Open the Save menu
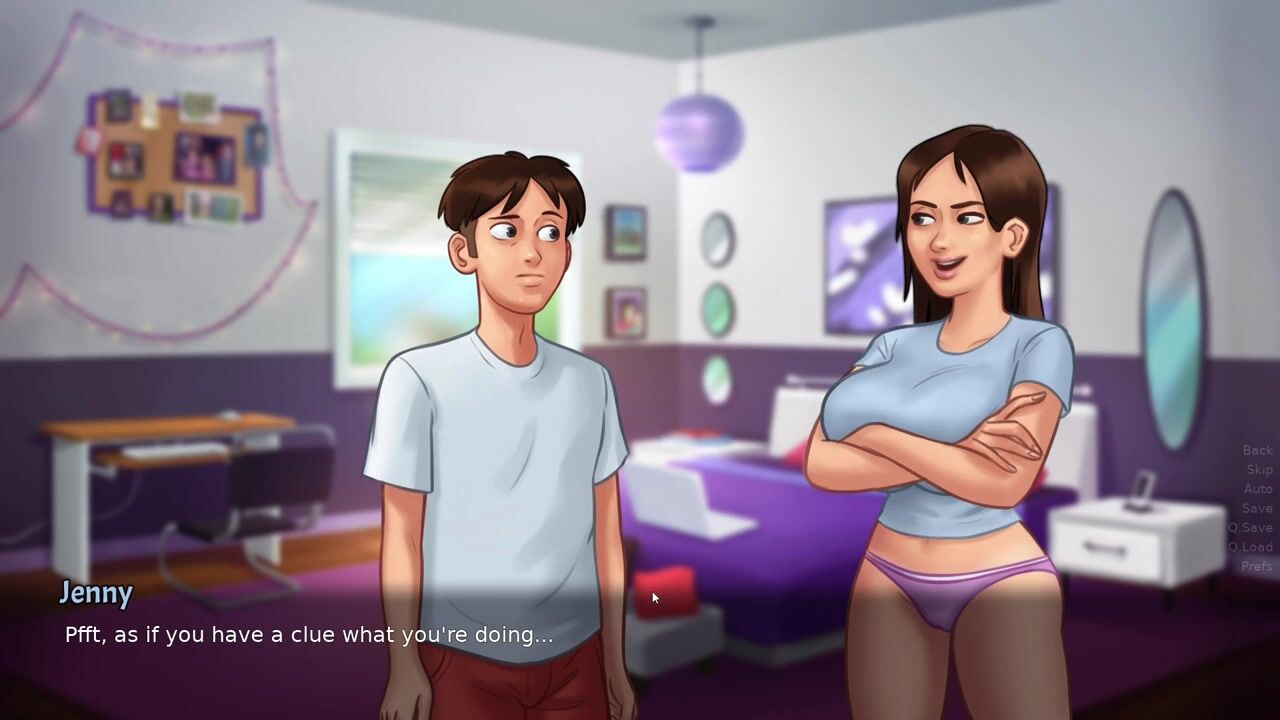Screen dimensions: 1280x720 (x=1257, y=508)
